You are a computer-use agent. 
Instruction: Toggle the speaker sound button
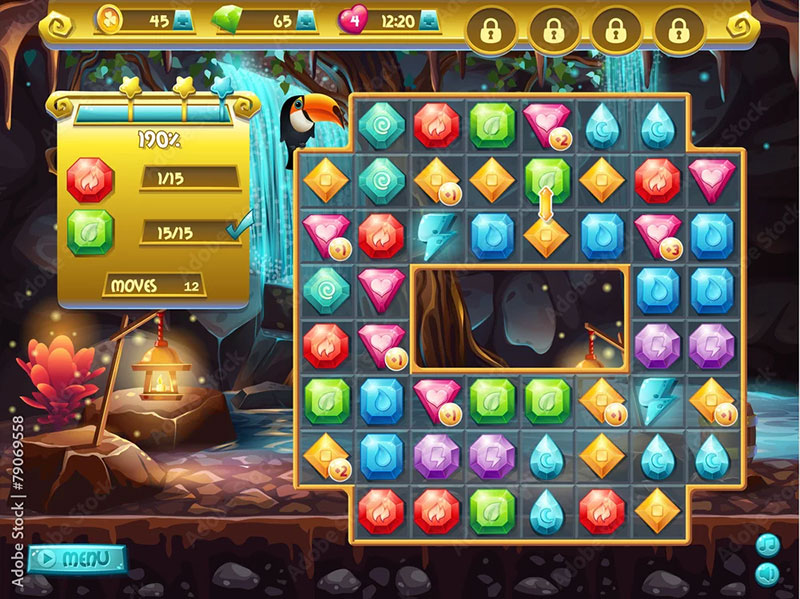tap(767, 573)
